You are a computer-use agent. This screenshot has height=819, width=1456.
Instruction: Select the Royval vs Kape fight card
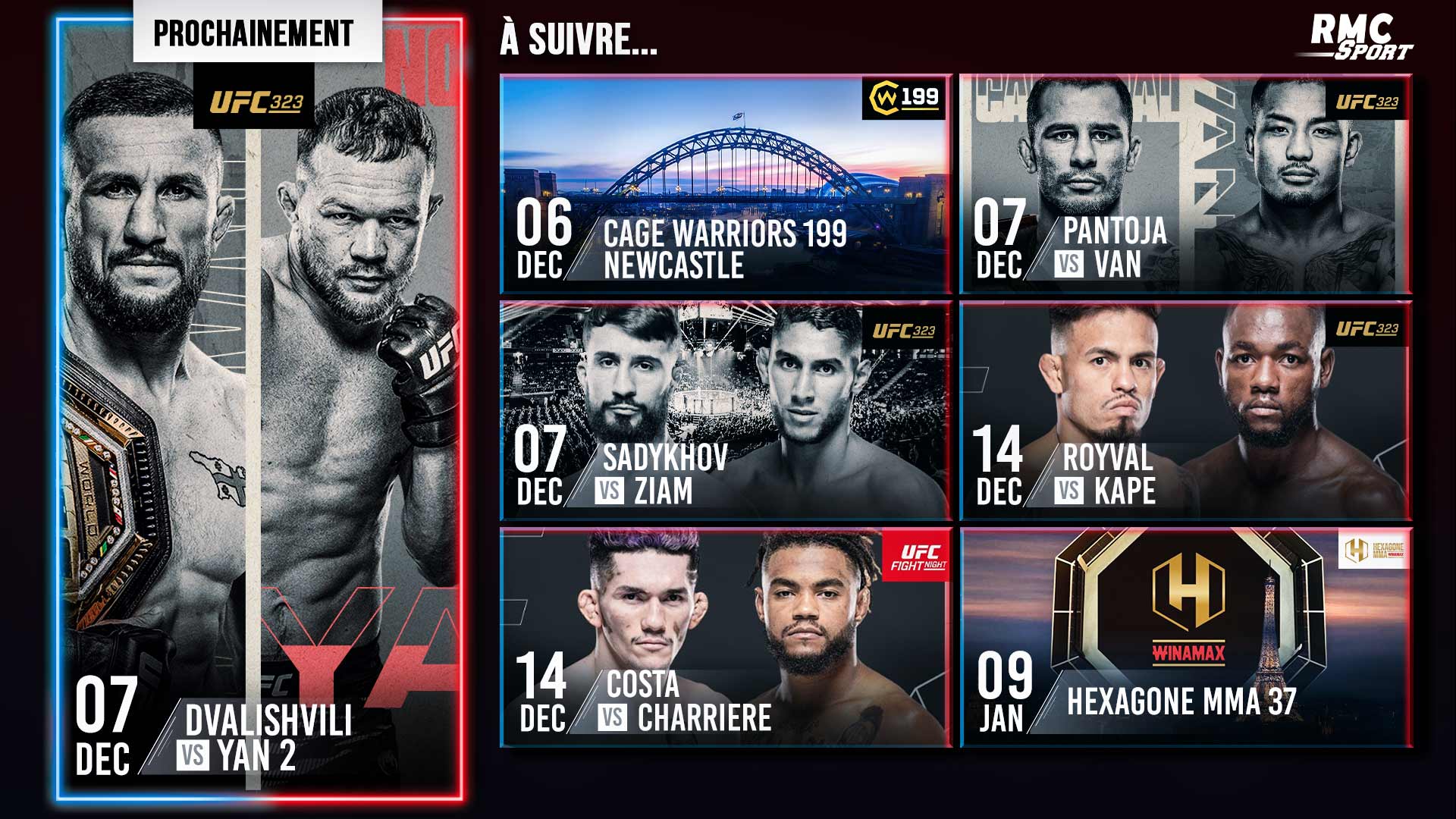pyautogui.click(x=1185, y=411)
